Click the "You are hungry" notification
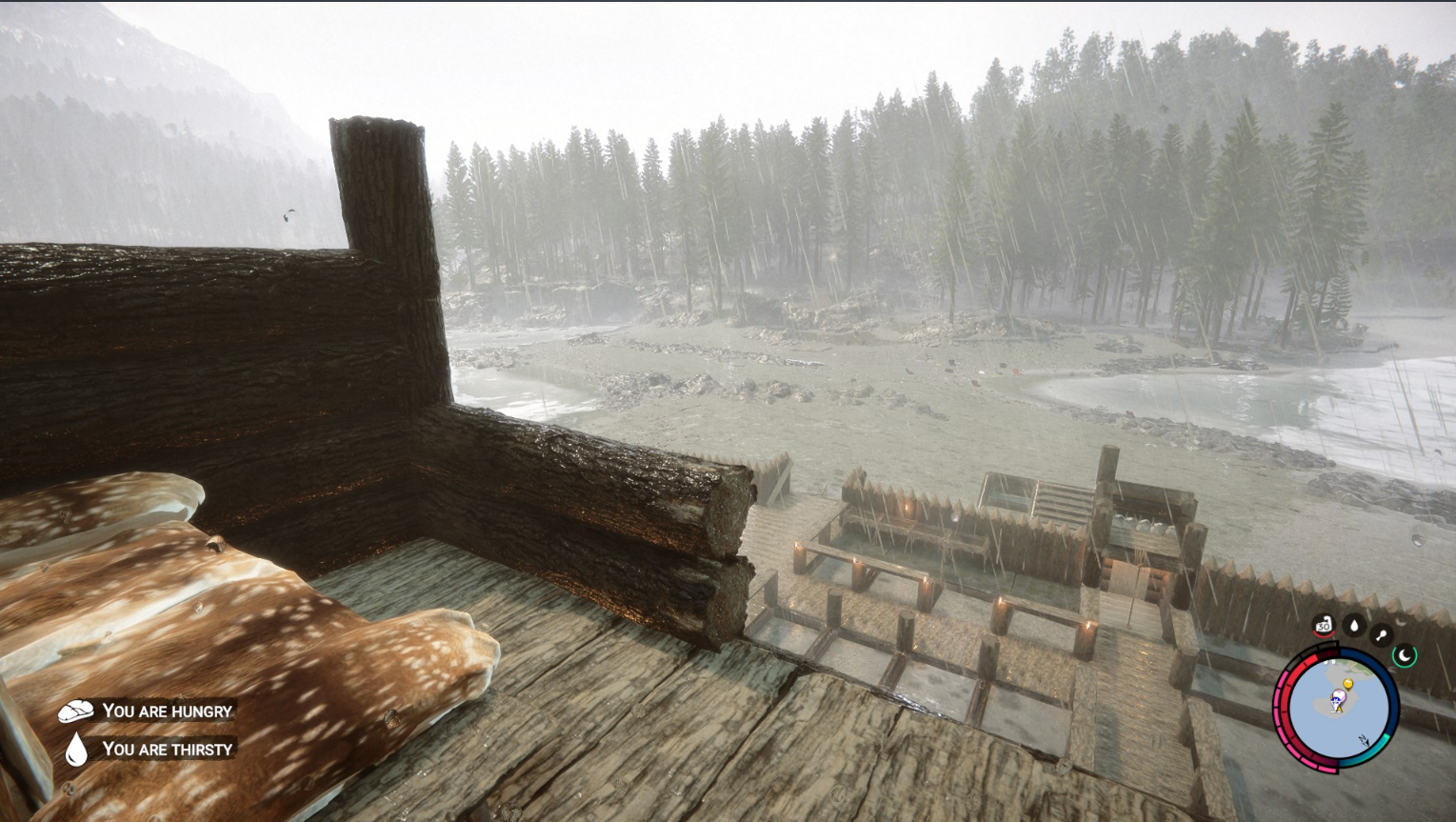Screen dimensions: 1456x822 tap(148, 711)
